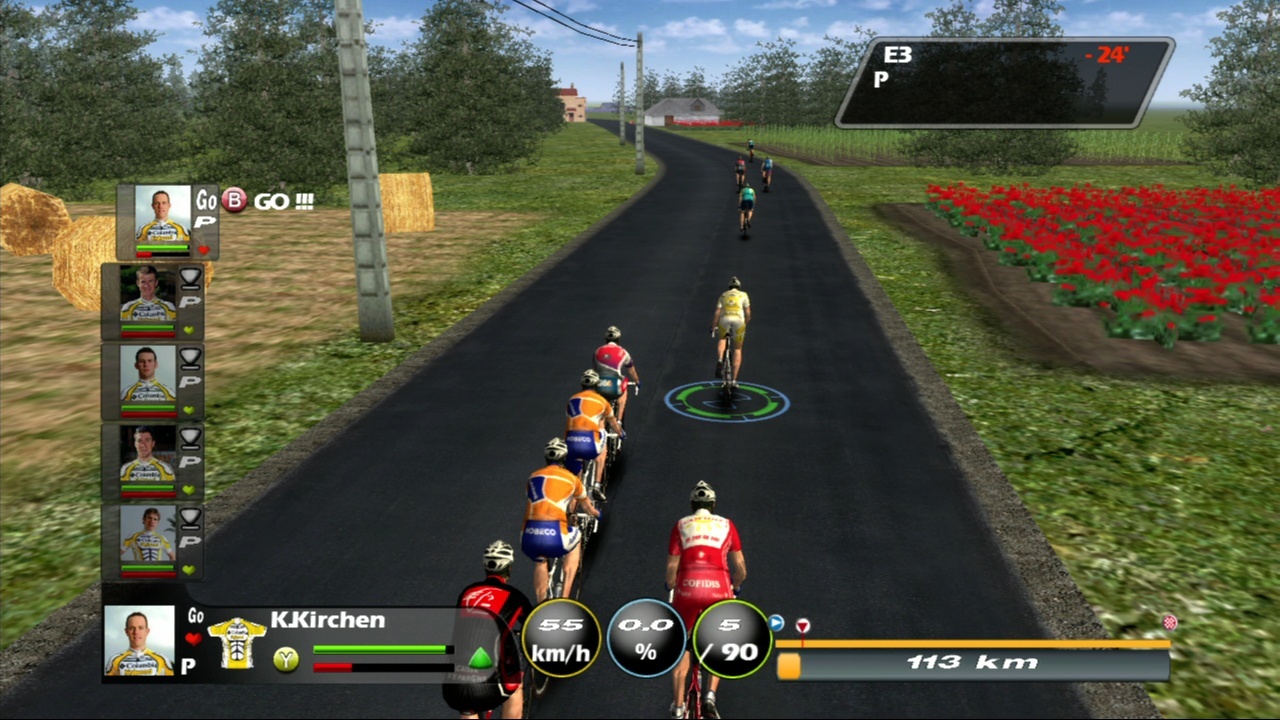Viewport: 1280px width, 720px height.
Task: Click the K.Kirchen portrait in the bottom panel
Action: pyautogui.click(x=139, y=640)
